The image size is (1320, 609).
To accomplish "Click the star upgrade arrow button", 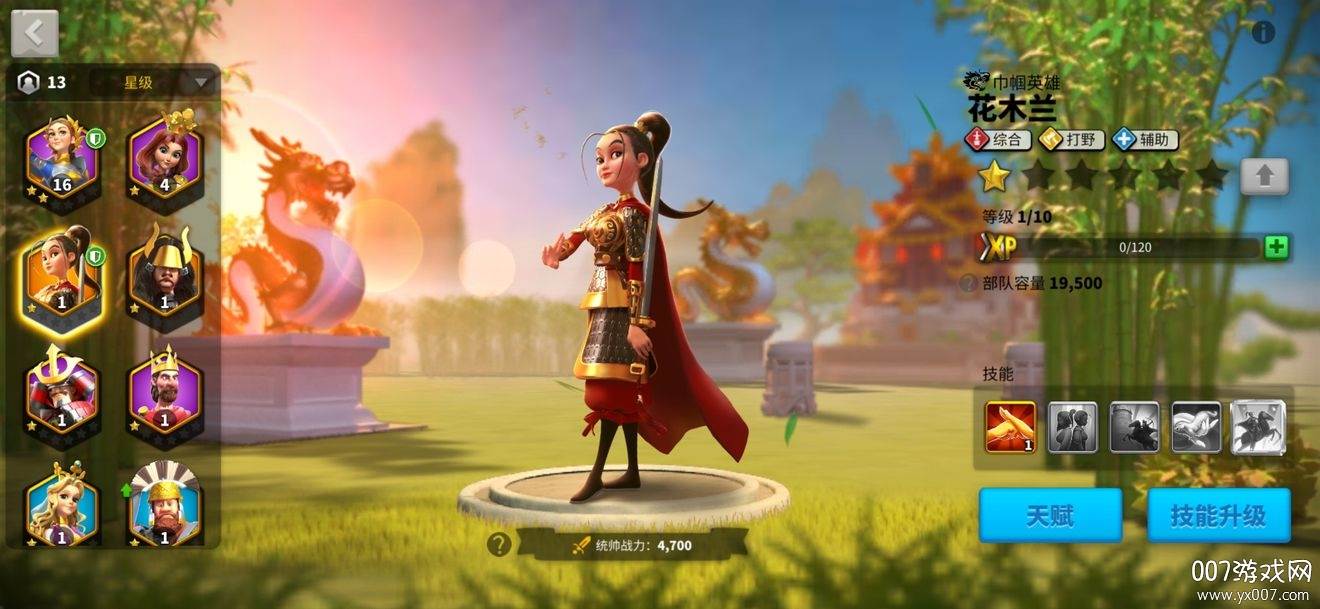I will [x=1264, y=177].
